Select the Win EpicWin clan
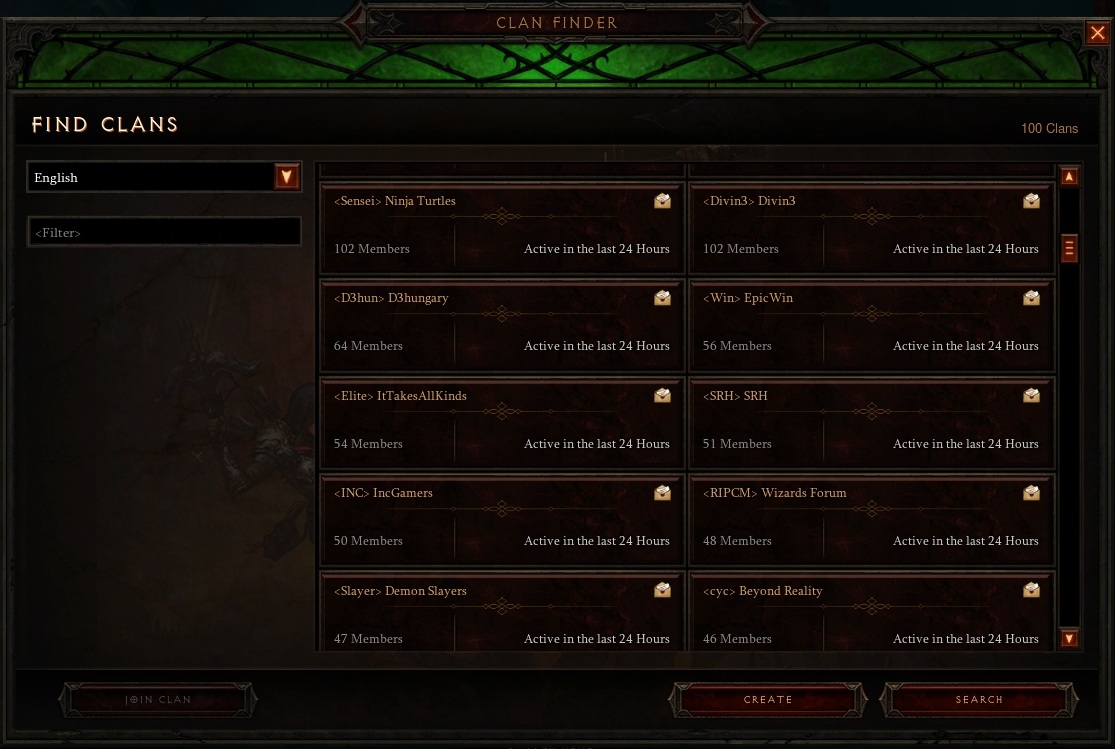 pos(871,324)
